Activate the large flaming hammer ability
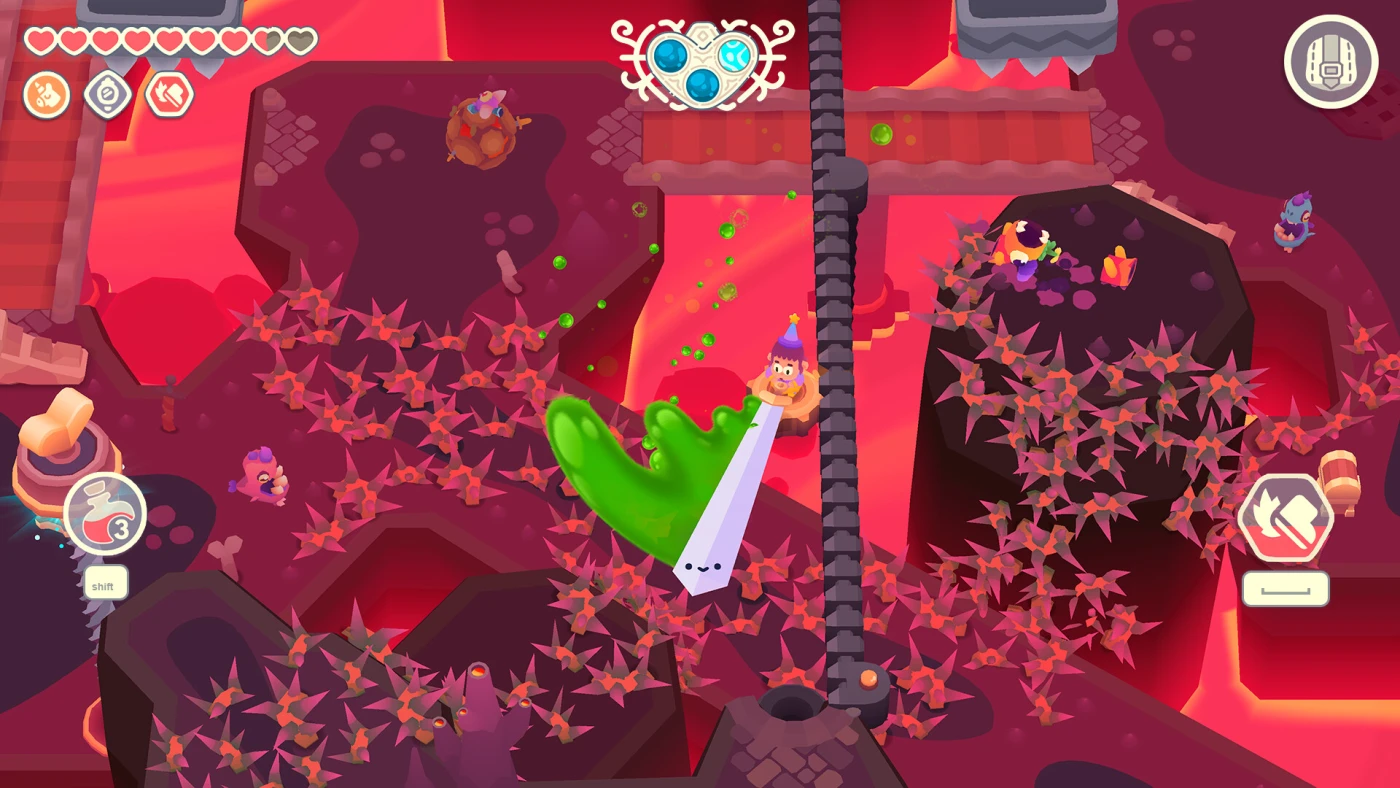This screenshot has height=788, width=1400. tap(1285, 518)
